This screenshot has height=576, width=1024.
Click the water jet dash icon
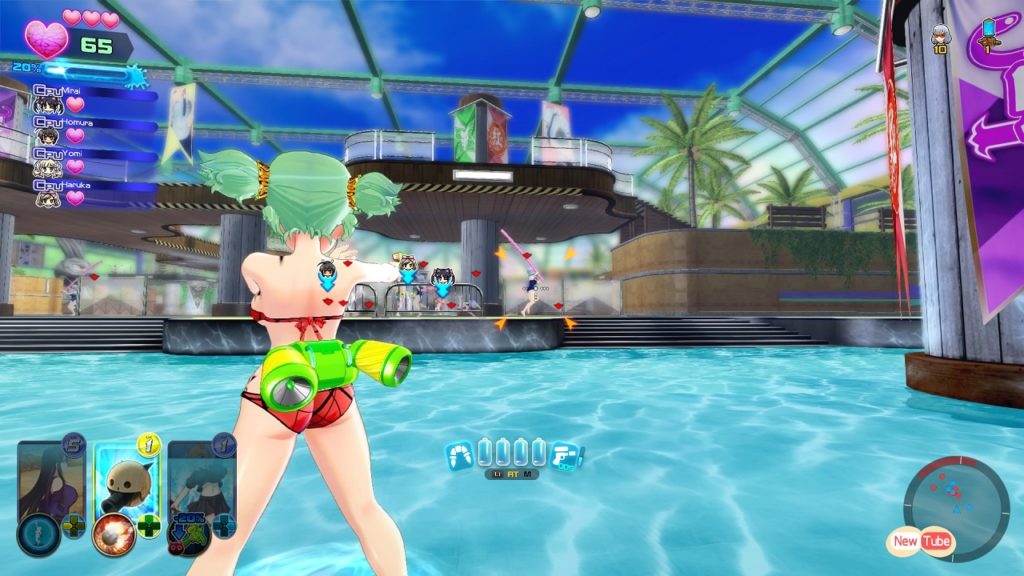(x=459, y=455)
